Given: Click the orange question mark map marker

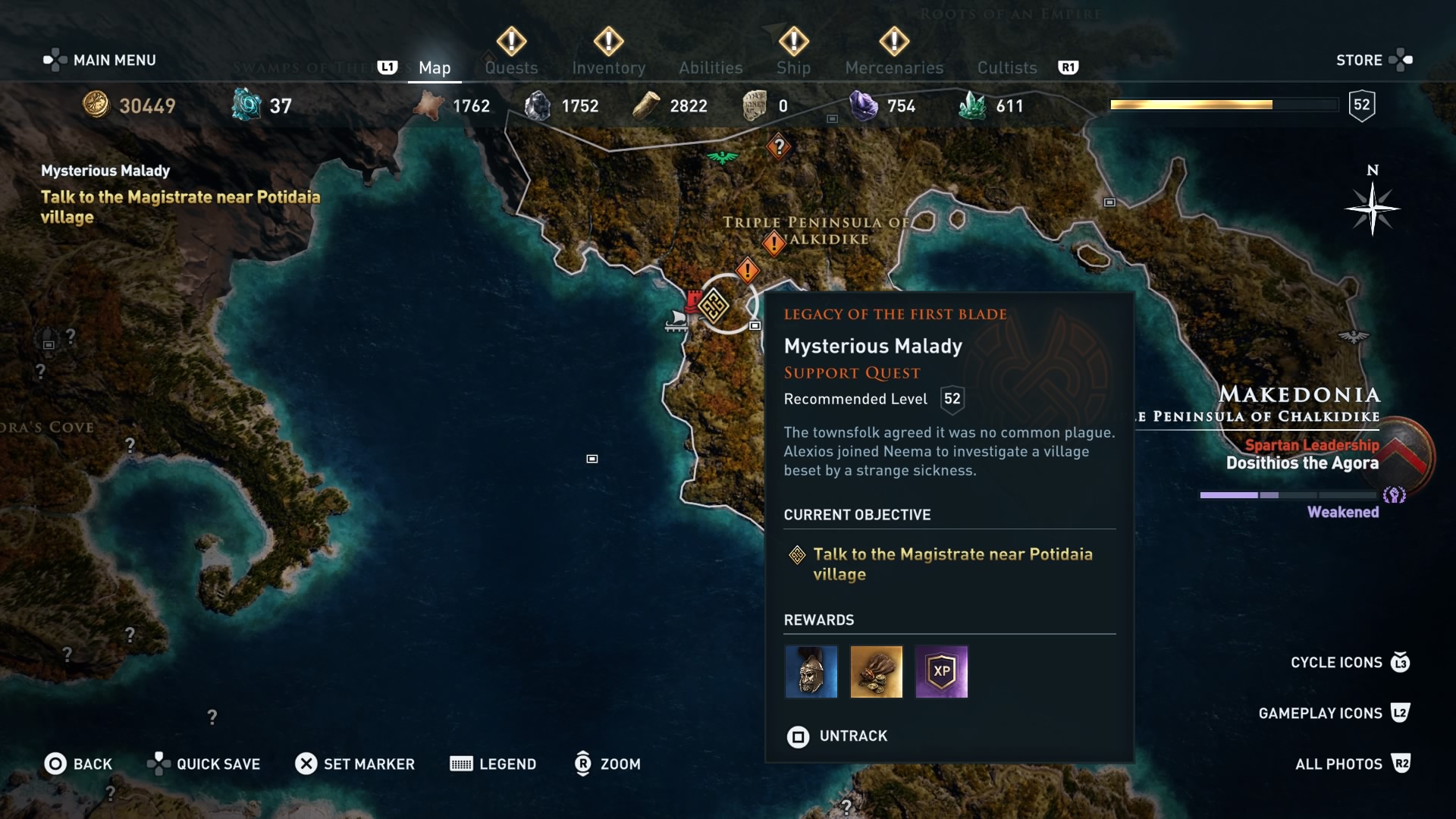Looking at the screenshot, I should (x=779, y=146).
